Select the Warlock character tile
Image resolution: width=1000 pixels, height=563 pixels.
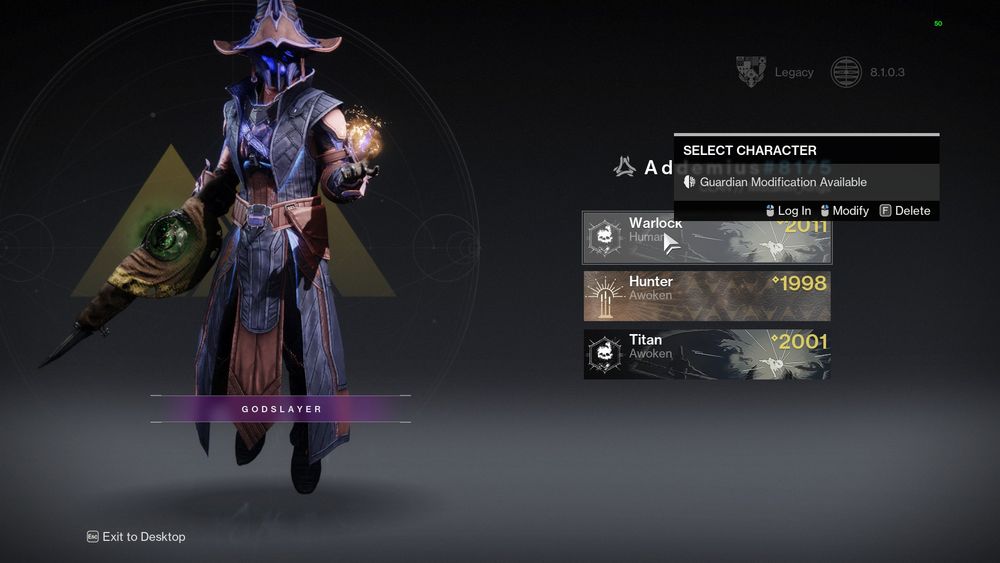[x=706, y=239]
